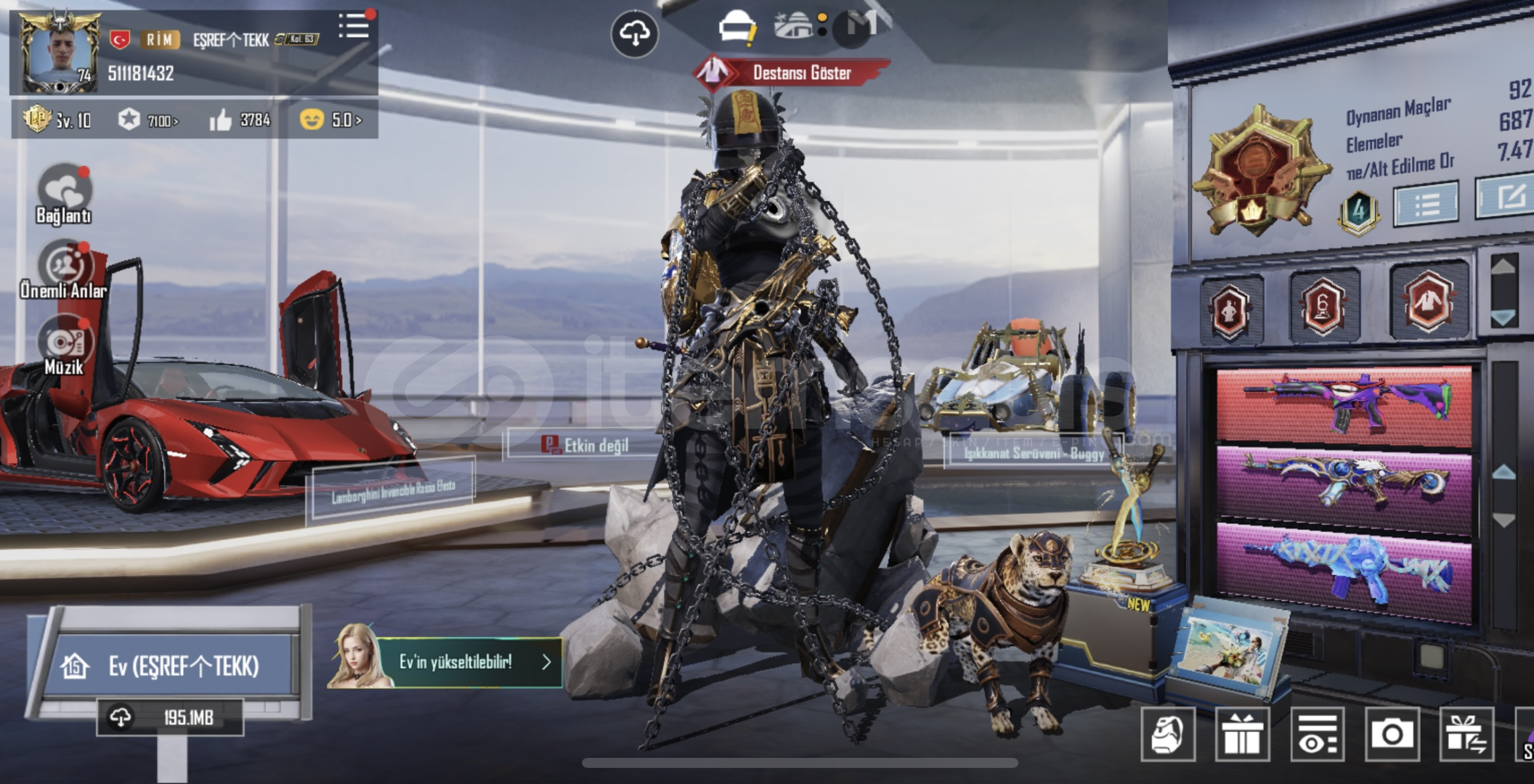Open the stats list button in profile panel
This screenshot has width=1534, height=784.
(1425, 205)
